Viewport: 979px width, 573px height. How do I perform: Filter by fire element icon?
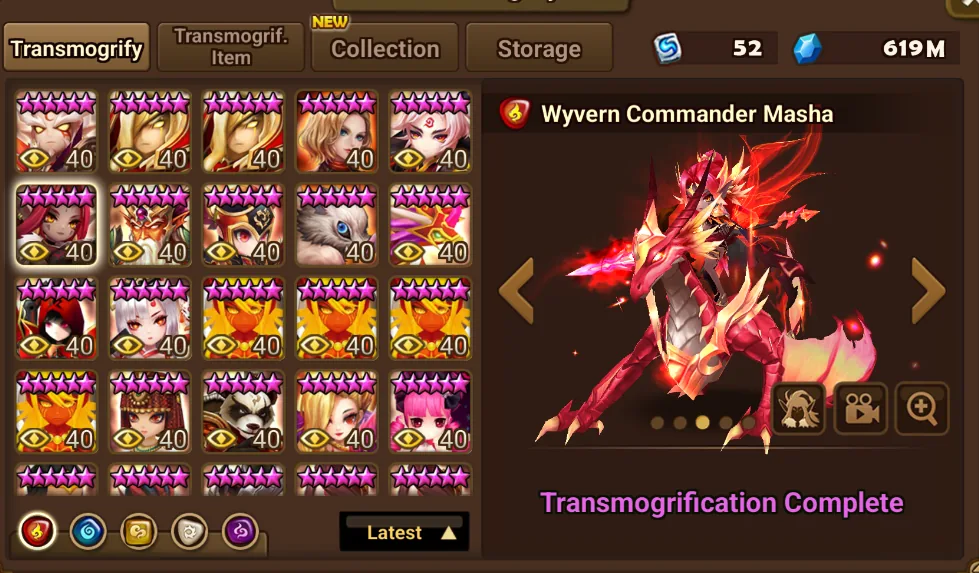pos(37,532)
